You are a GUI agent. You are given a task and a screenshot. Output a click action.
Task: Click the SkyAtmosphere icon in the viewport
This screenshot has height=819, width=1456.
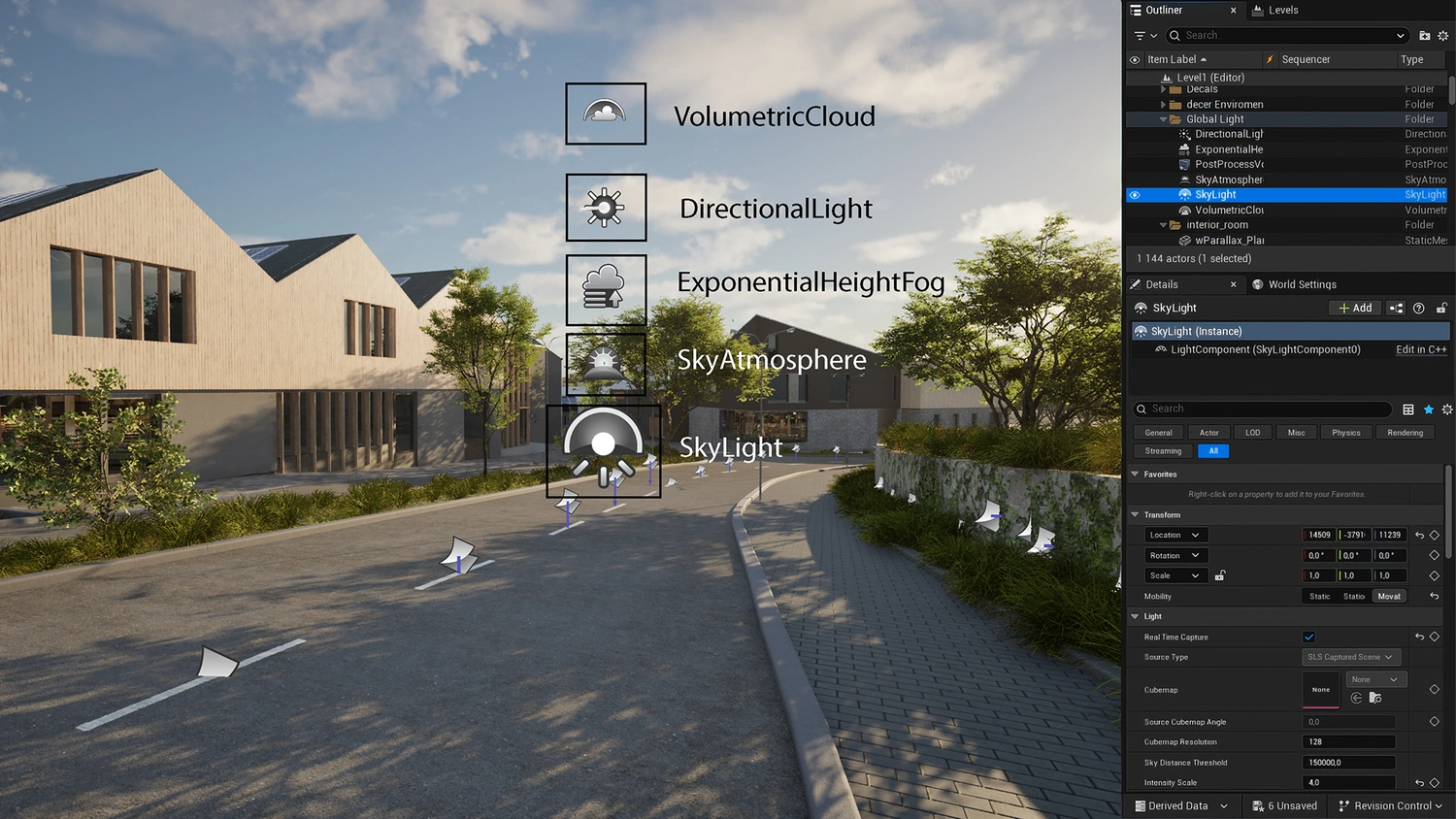click(x=605, y=366)
